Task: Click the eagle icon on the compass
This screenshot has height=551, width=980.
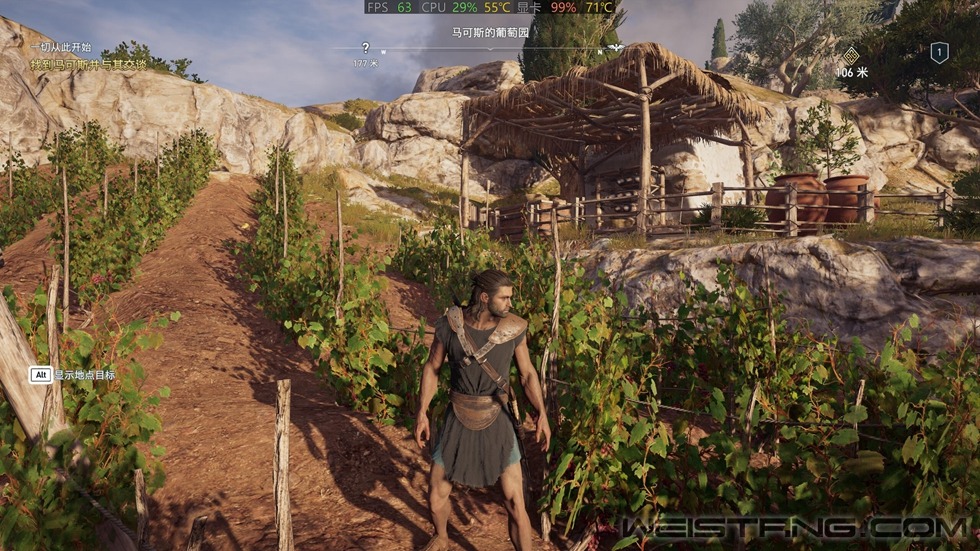Action: click(615, 47)
